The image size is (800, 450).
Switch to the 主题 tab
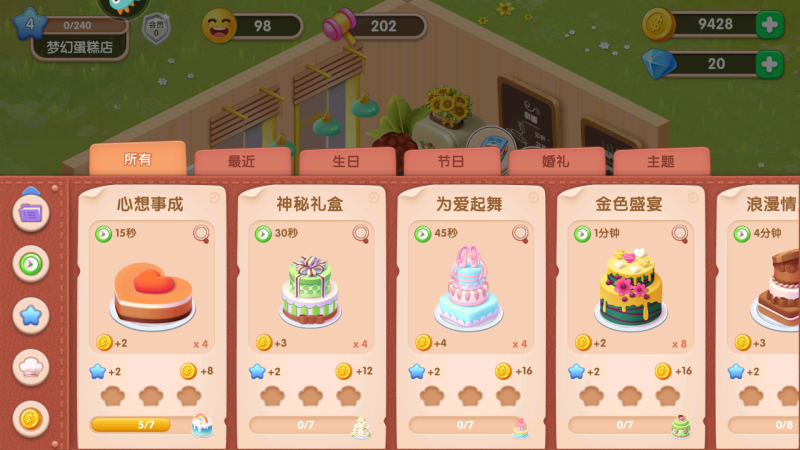tap(661, 162)
